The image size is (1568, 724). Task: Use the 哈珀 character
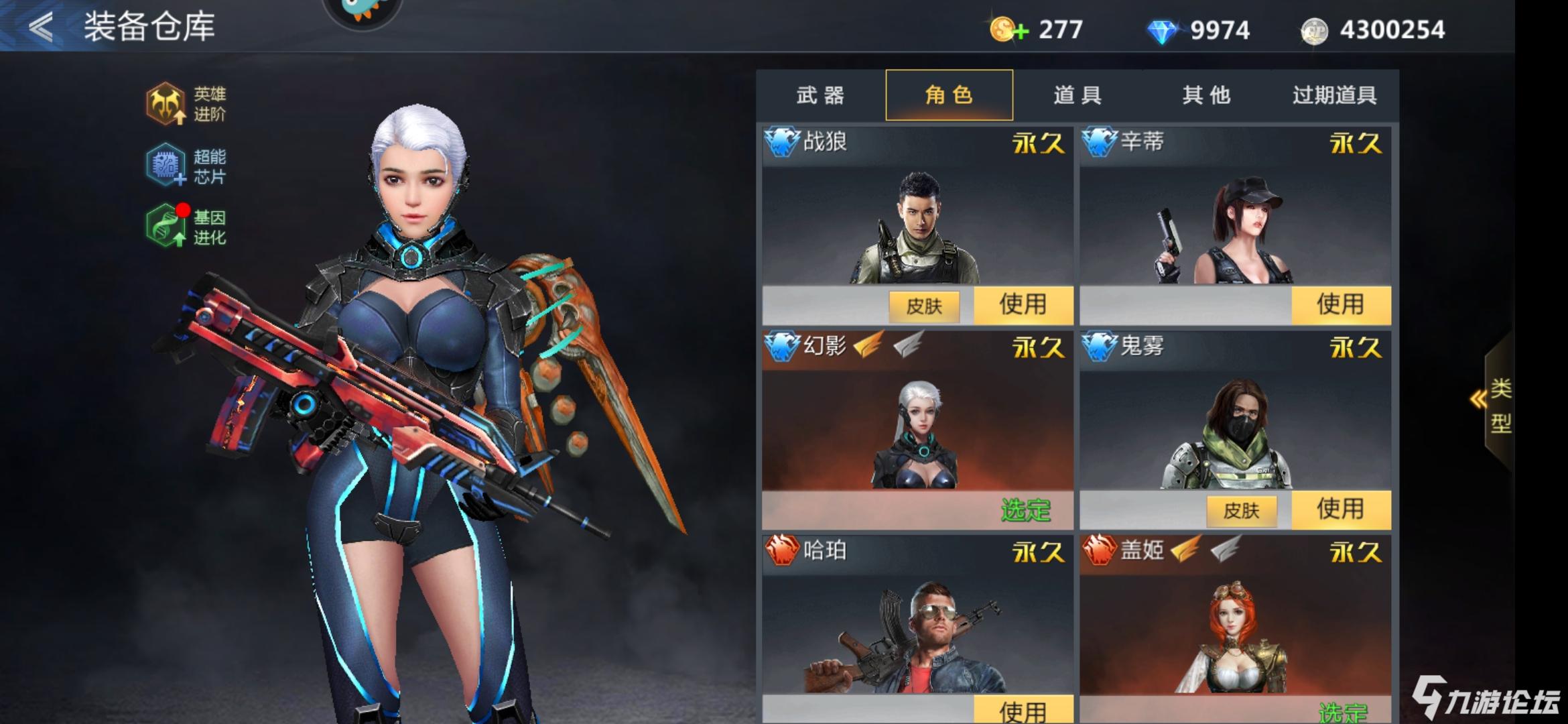[x=1023, y=709]
